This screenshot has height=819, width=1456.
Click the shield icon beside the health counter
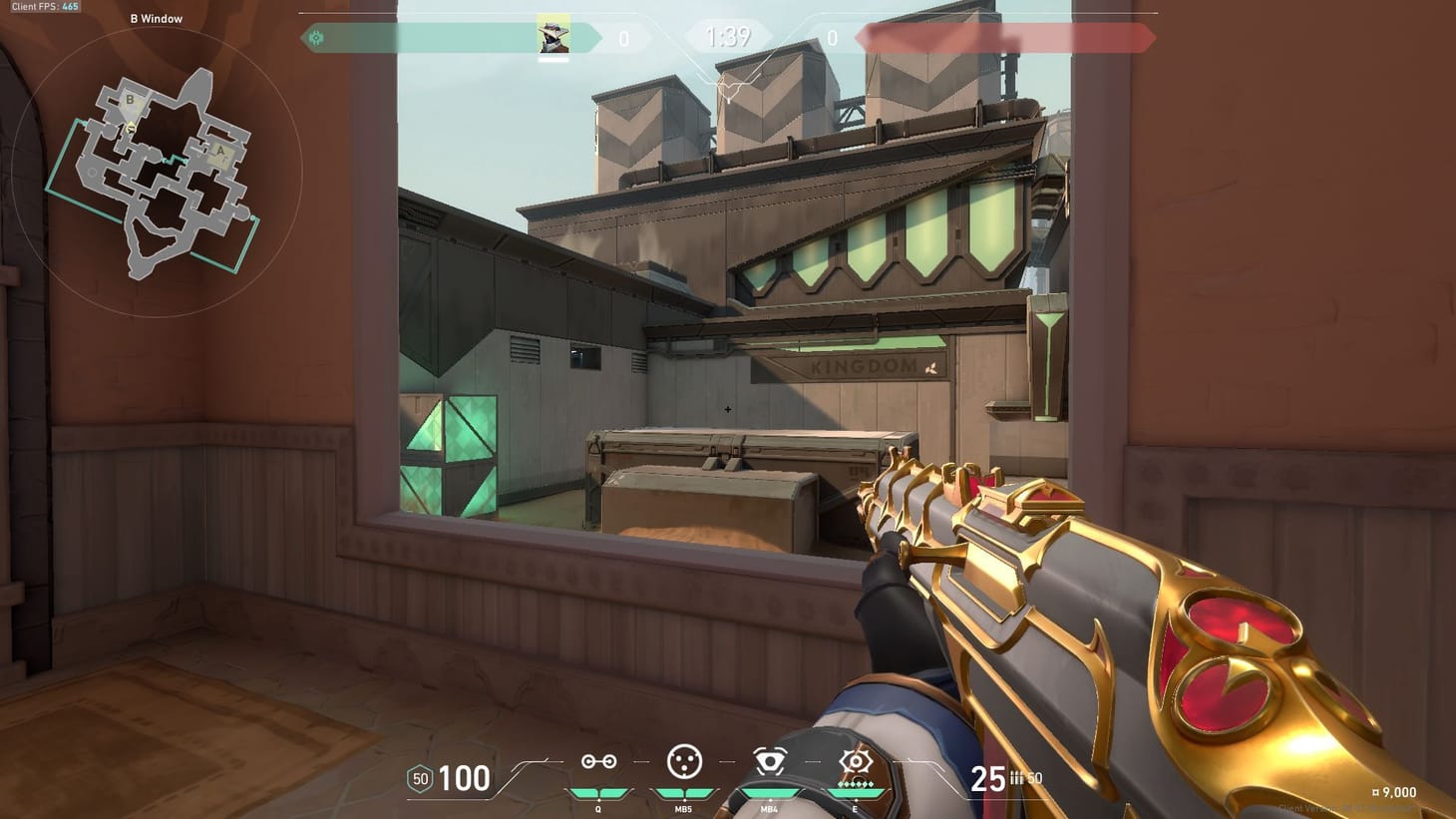pos(418,778)
